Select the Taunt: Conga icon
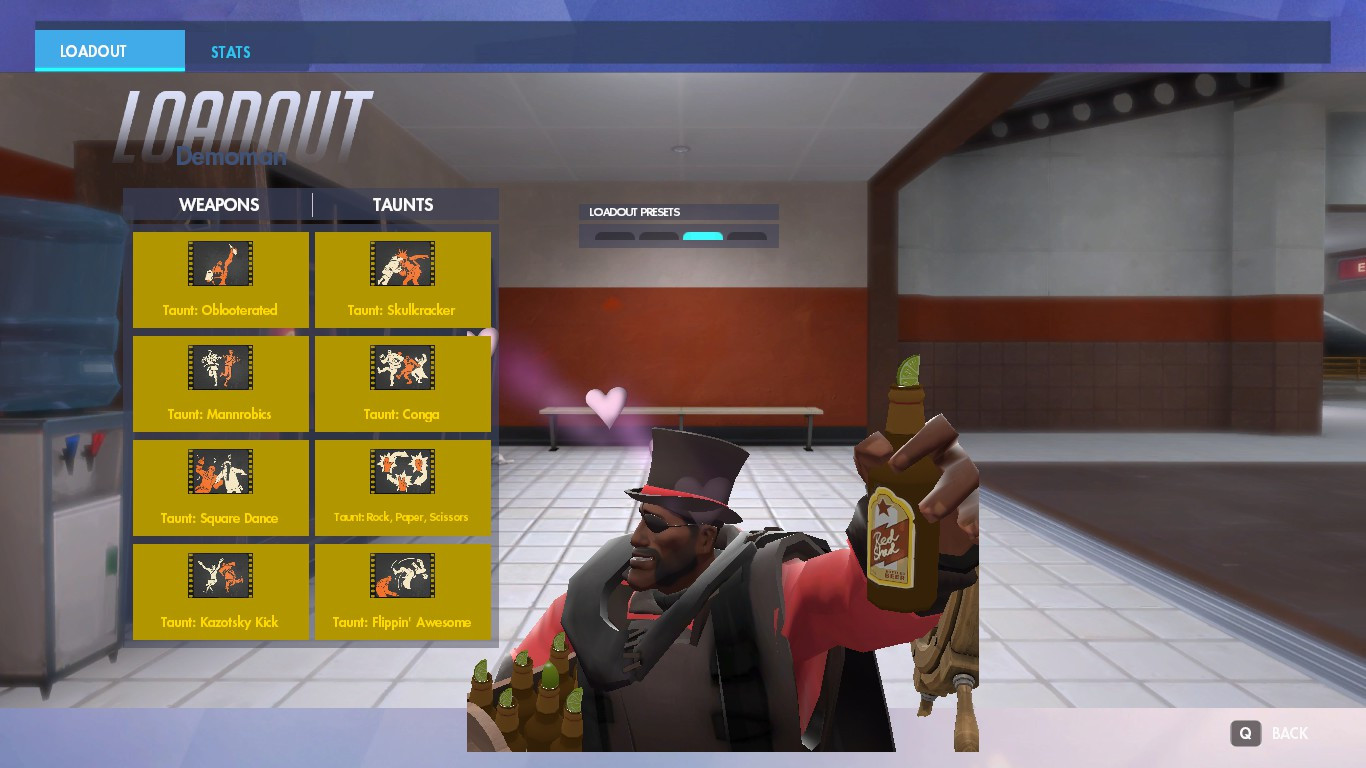This screenshot has width=1366, height=768. click(403, 367)
